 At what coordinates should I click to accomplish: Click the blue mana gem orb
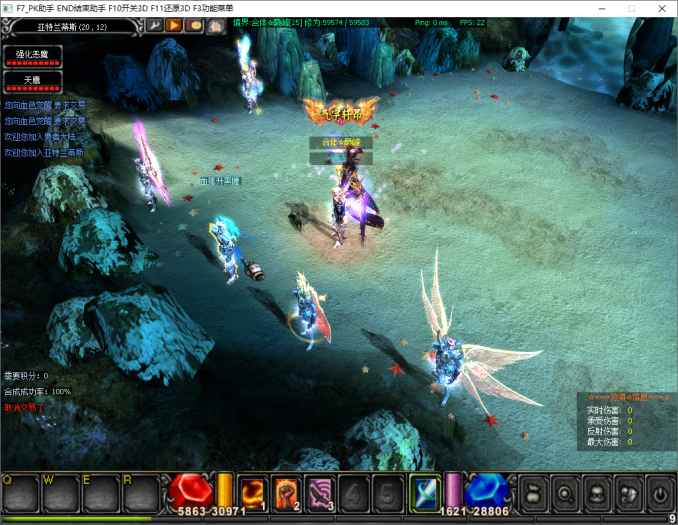489,490
